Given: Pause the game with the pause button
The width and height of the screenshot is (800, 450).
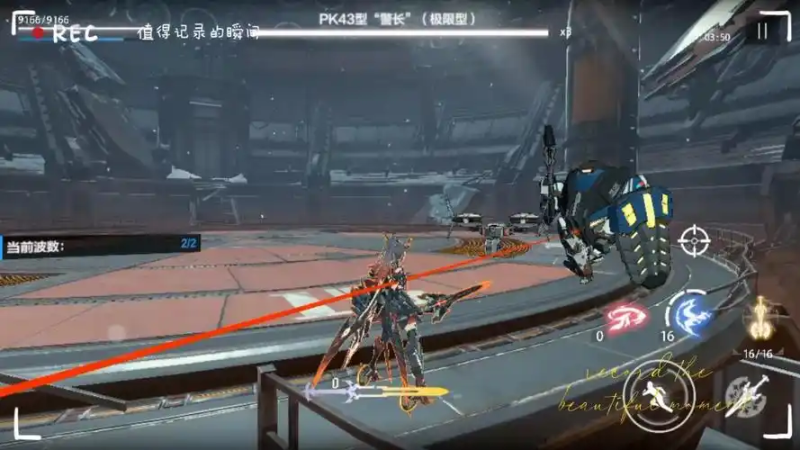Looking at the screenshot, I should [x=763, y=32].
